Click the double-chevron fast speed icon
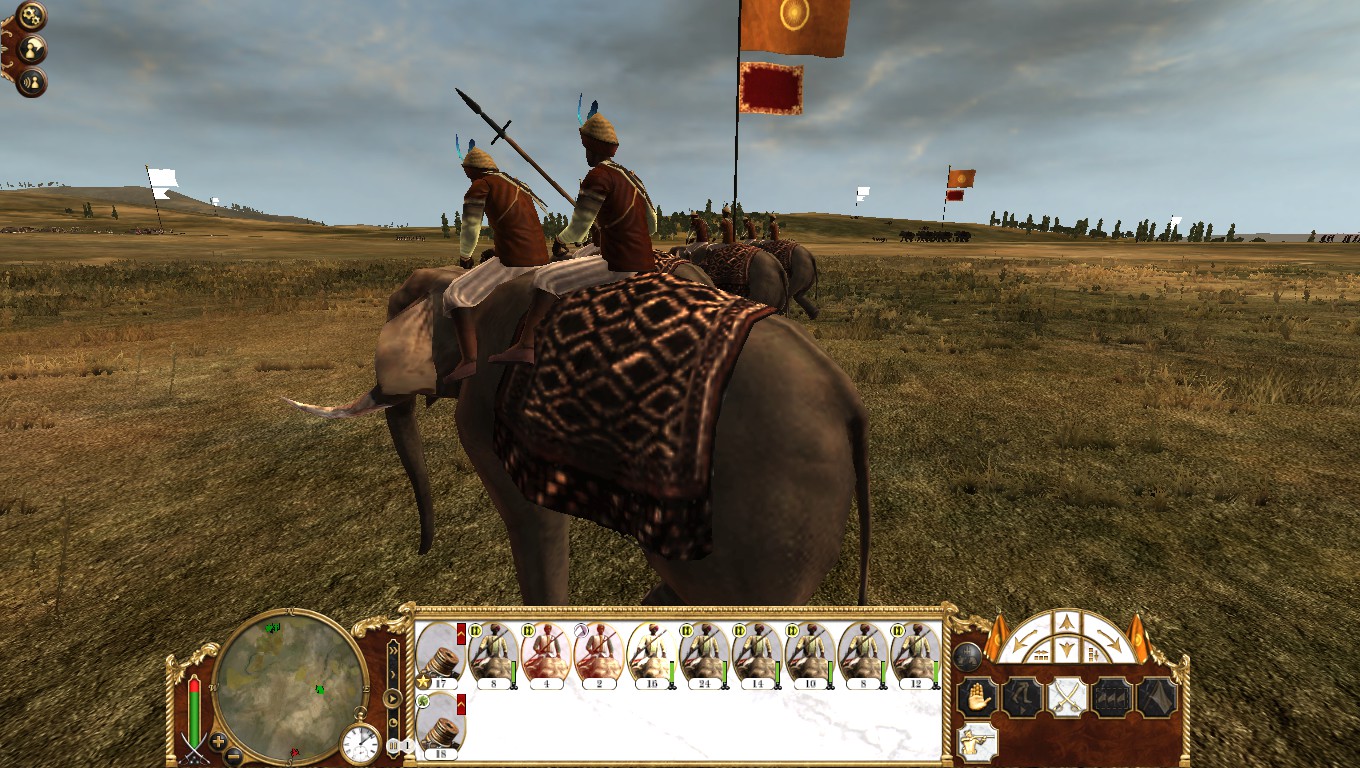The height and width of the screenshot is (768, 1360). point(394,650)
